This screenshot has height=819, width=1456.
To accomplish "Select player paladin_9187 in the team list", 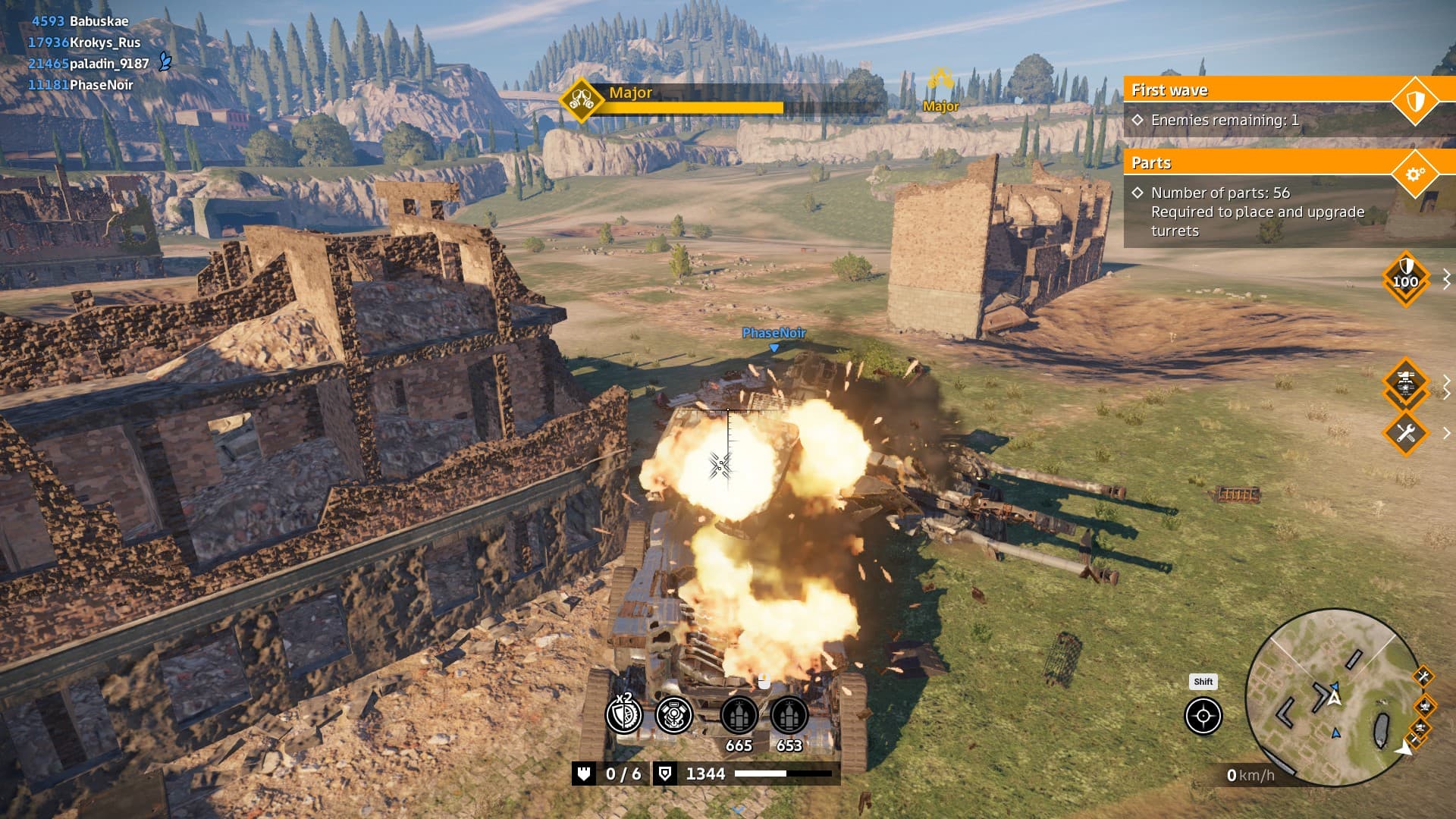I will (108, 64).
